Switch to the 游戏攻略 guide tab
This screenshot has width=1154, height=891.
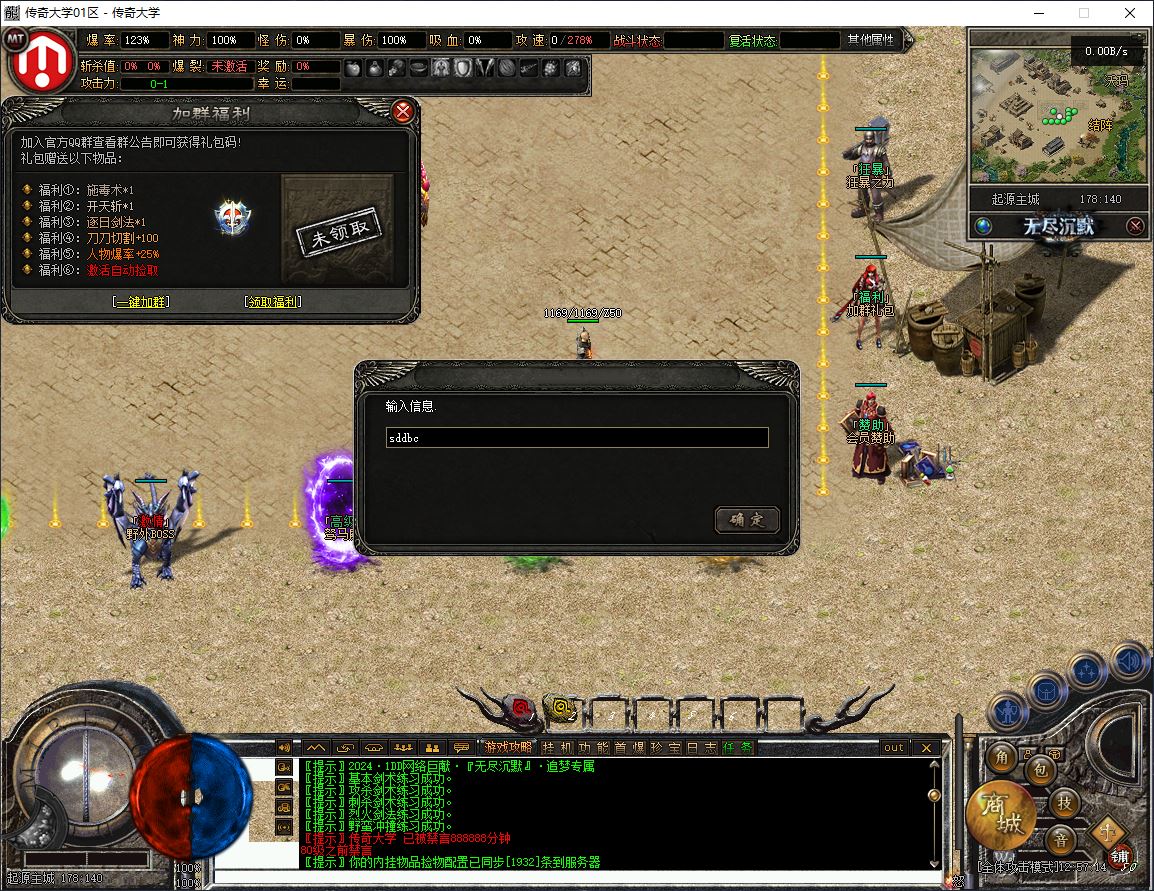(509, 747)
